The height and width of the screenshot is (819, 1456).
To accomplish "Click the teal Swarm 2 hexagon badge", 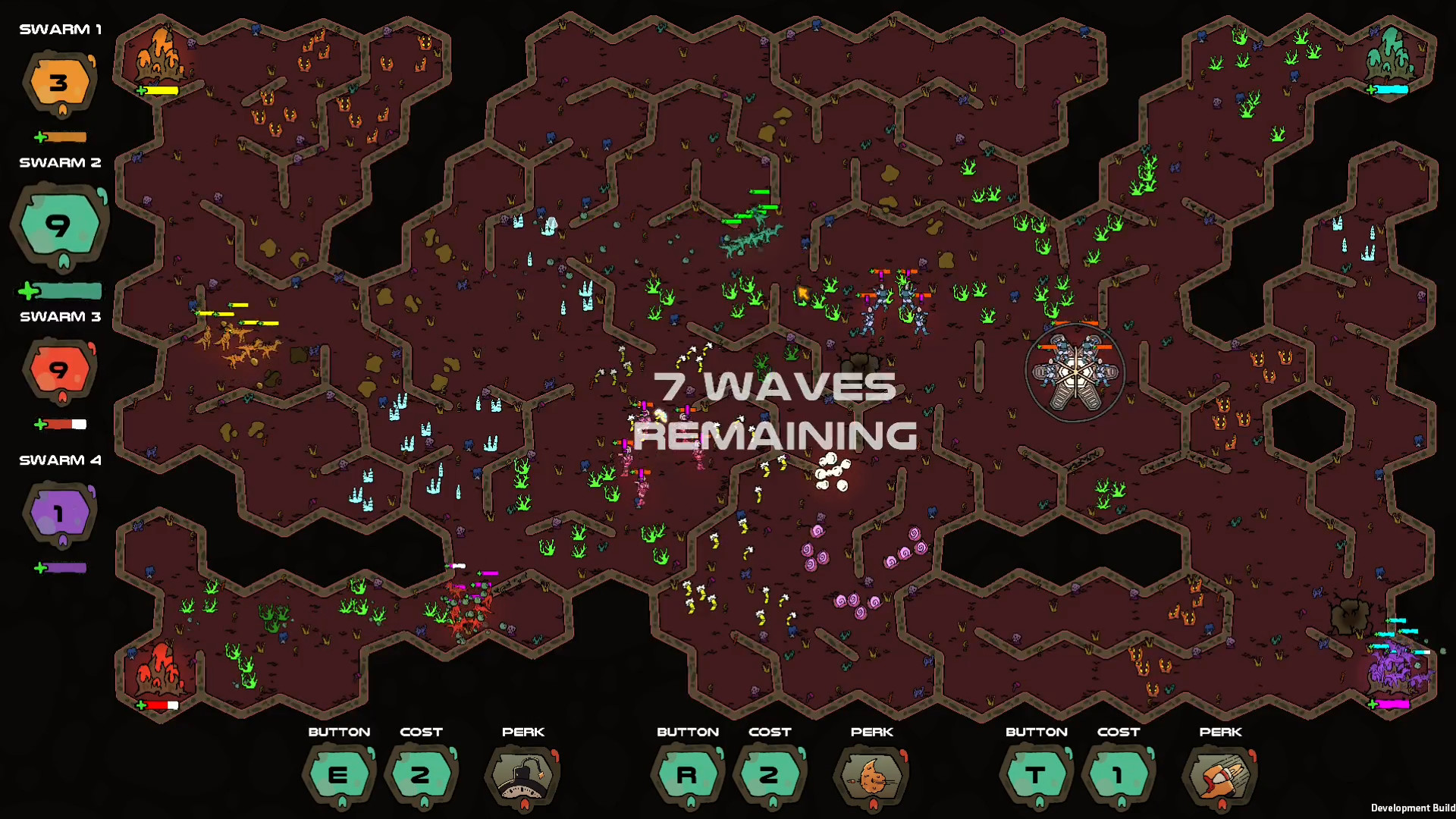I will pyautogui.click(x=60, y=225).
